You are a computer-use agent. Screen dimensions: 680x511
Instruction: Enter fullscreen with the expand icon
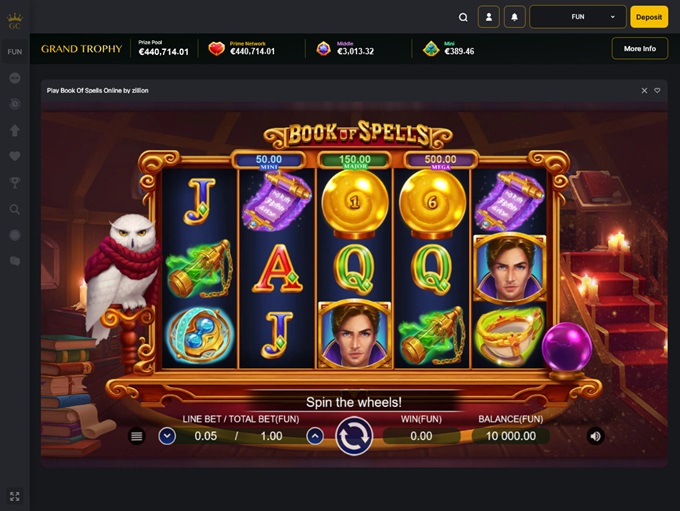tap(15, 496)
